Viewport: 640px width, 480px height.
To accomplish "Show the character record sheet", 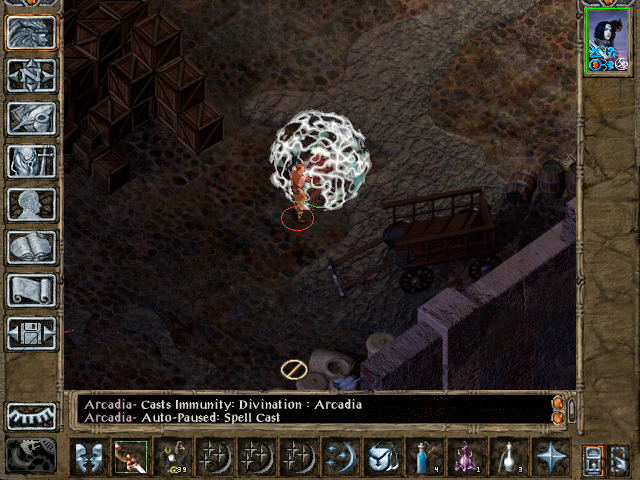I will click(x=31, y=204).
